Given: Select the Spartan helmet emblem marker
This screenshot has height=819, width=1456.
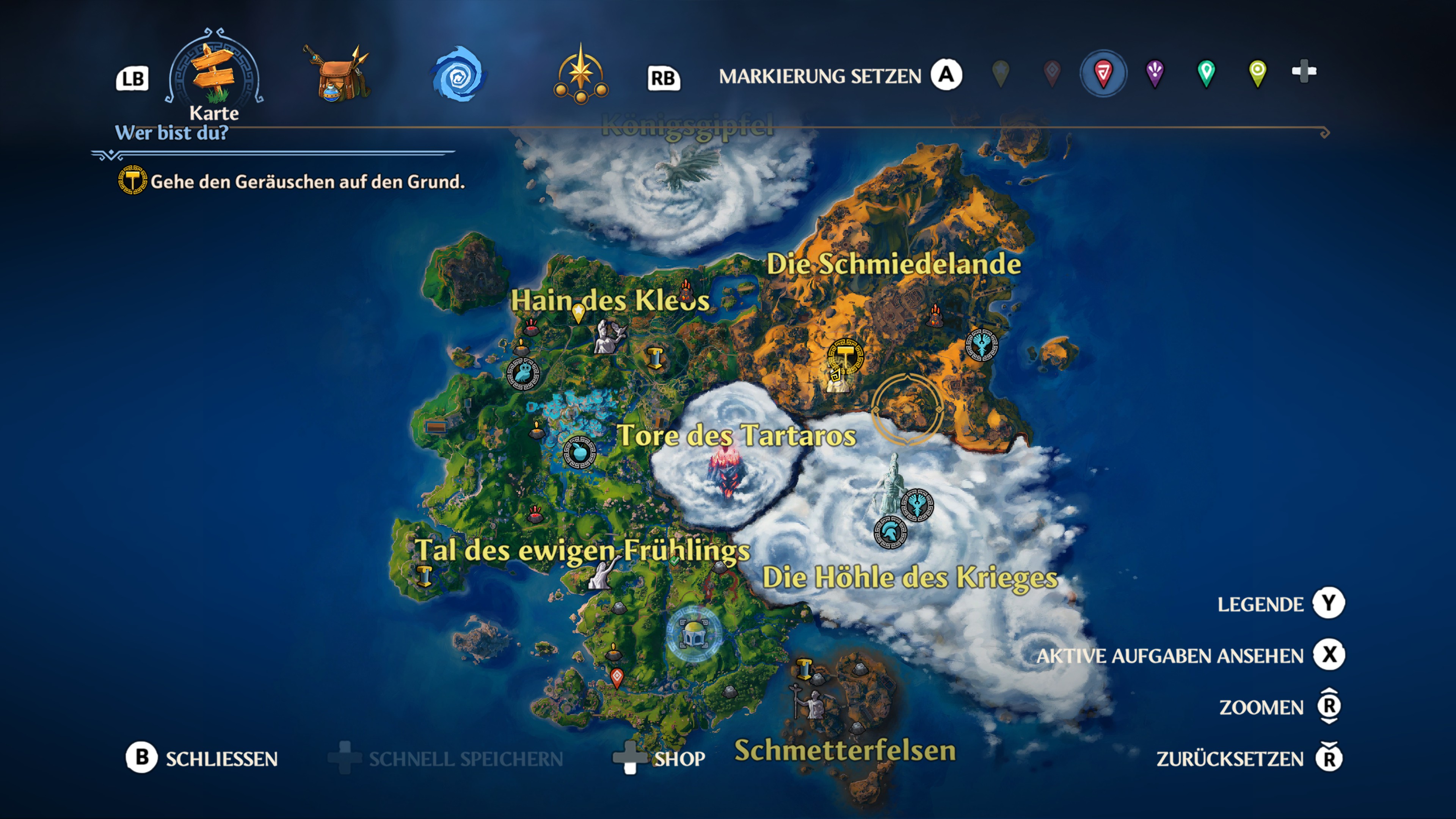Looking at the screenshot, I should [890, 532].
